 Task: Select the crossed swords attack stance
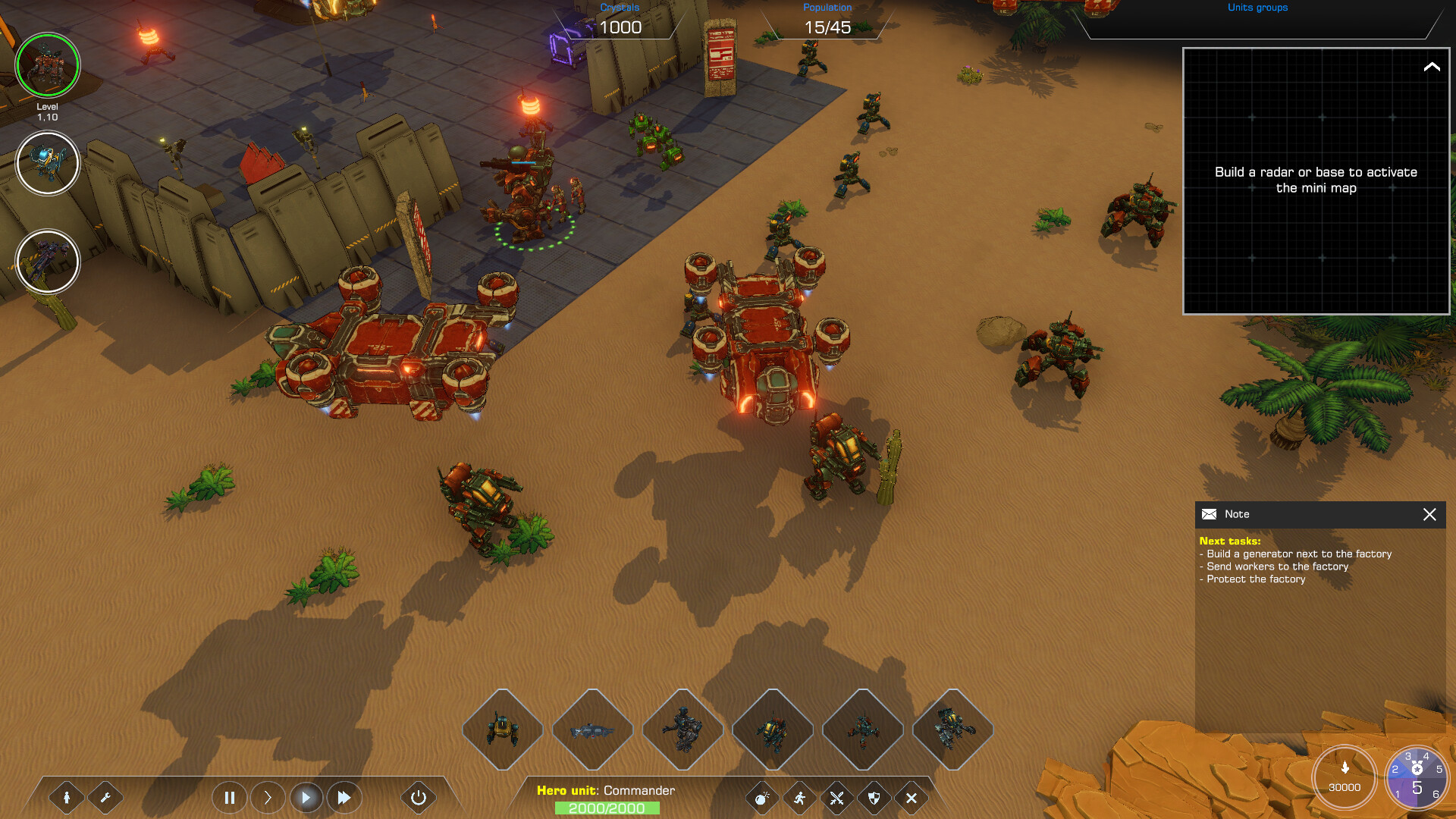835,798
